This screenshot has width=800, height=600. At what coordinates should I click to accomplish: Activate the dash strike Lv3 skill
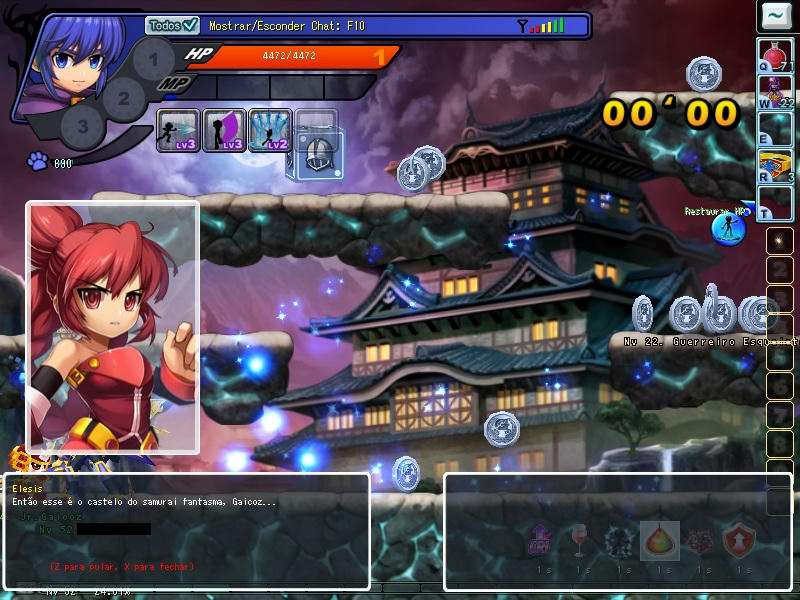coord(178,130)
